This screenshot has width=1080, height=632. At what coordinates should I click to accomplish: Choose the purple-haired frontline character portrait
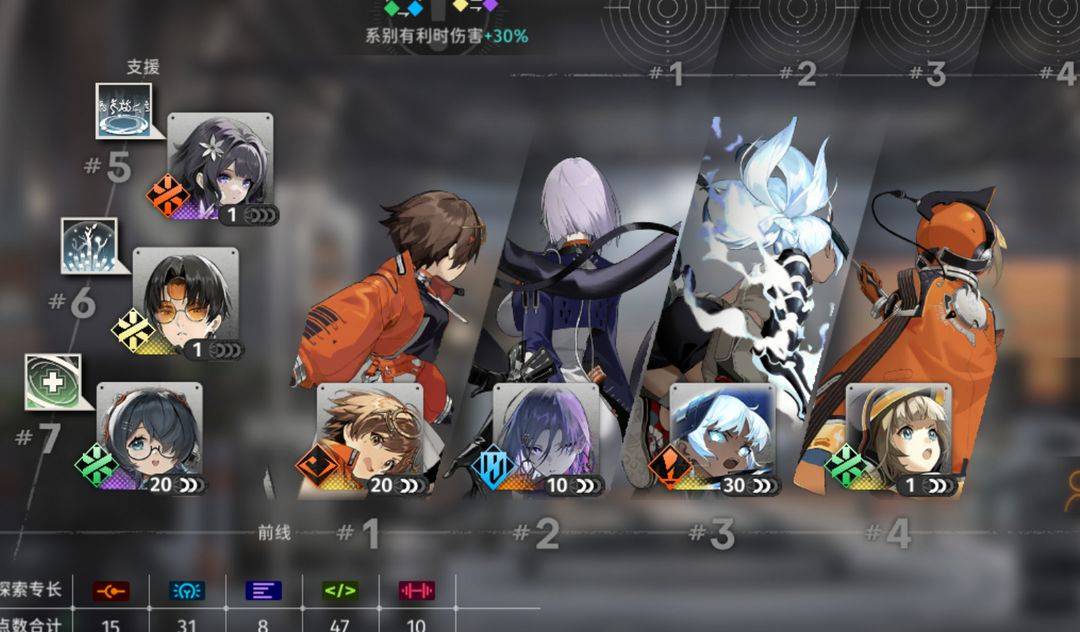545,438
